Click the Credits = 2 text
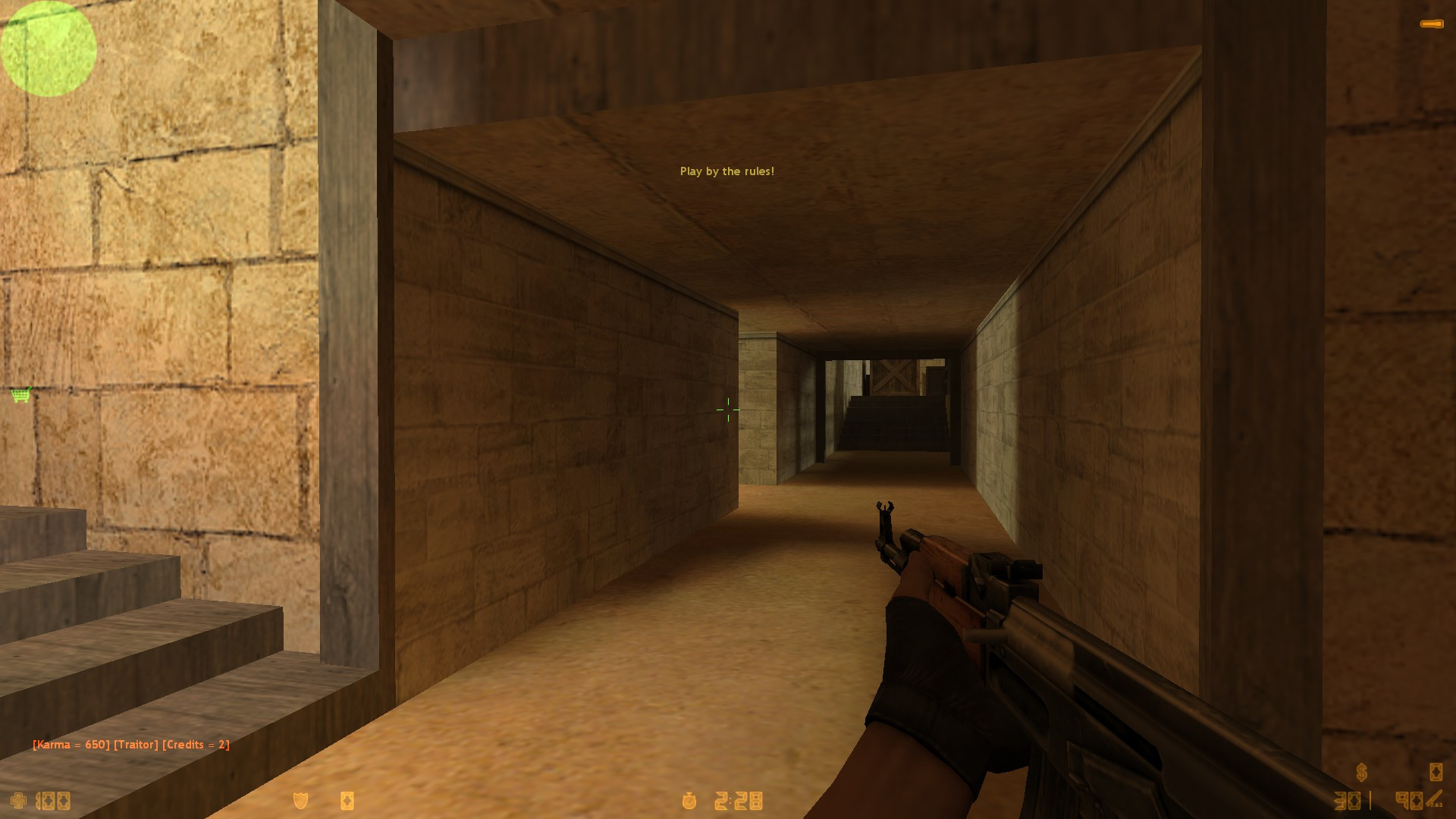The height and width of the screenshot is (819, 1456). [x=197, y=745]
